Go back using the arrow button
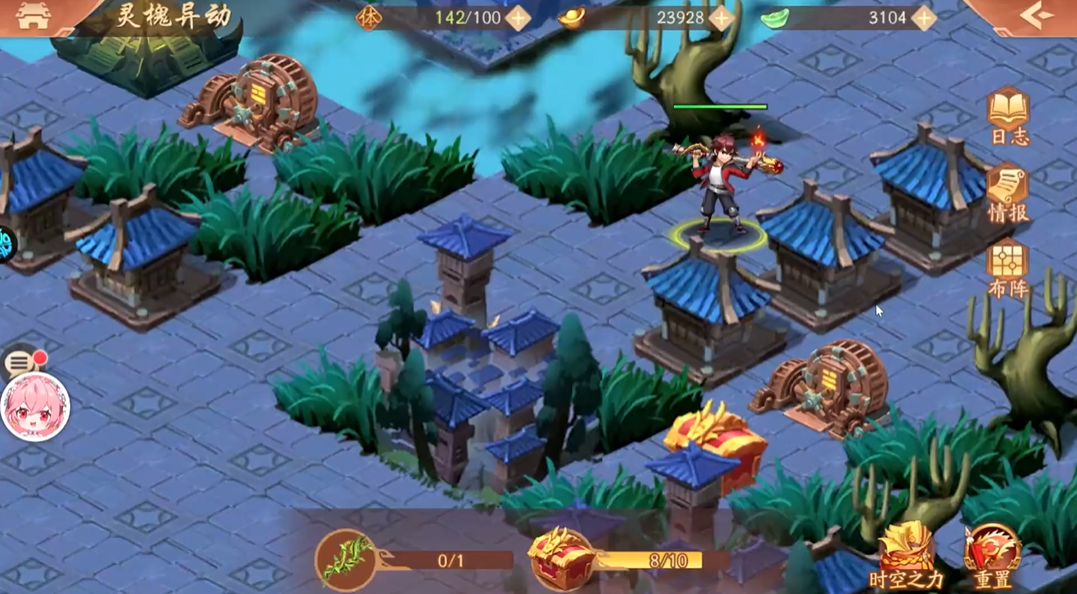Viewport: 1077px width, 594px height. [x=1037, y=16]
